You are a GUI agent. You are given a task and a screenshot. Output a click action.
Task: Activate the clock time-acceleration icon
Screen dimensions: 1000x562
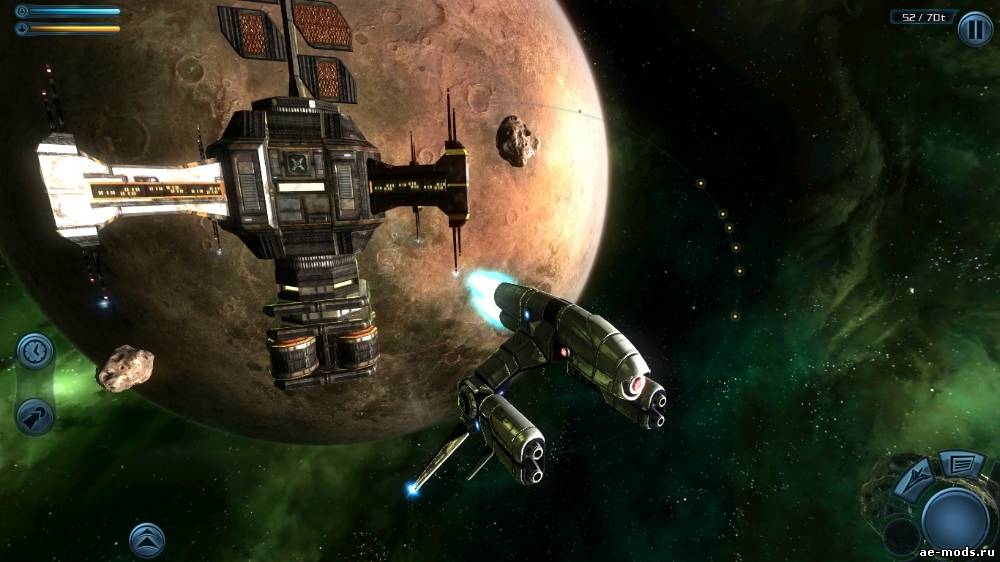pyautogui.click(x=35, y=351)
